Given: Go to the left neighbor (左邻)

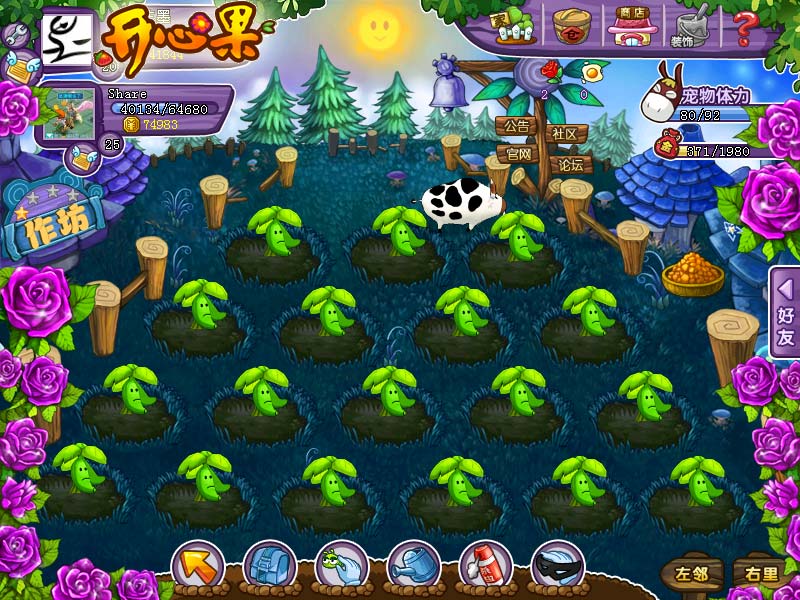Looking at the screenshot, I should click(x=691, y=574).
